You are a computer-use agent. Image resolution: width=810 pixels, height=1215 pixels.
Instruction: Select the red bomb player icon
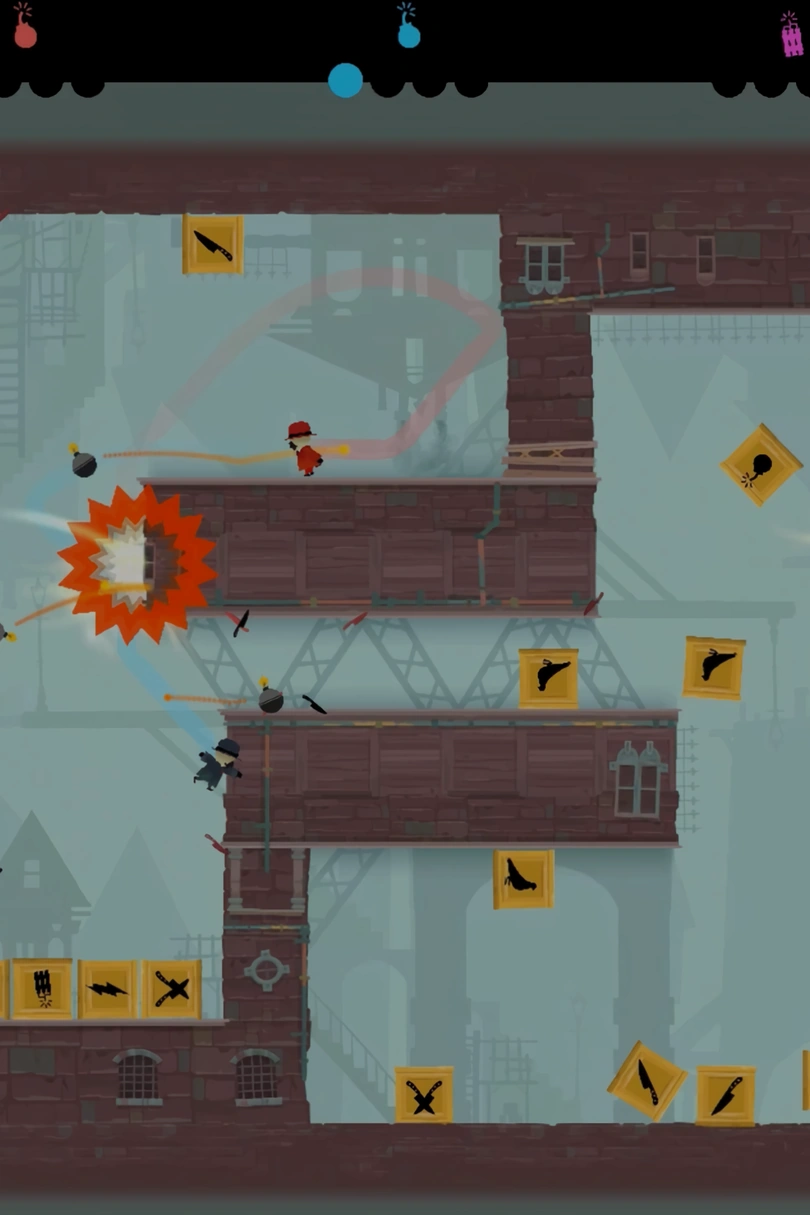[x=25, y=28]
